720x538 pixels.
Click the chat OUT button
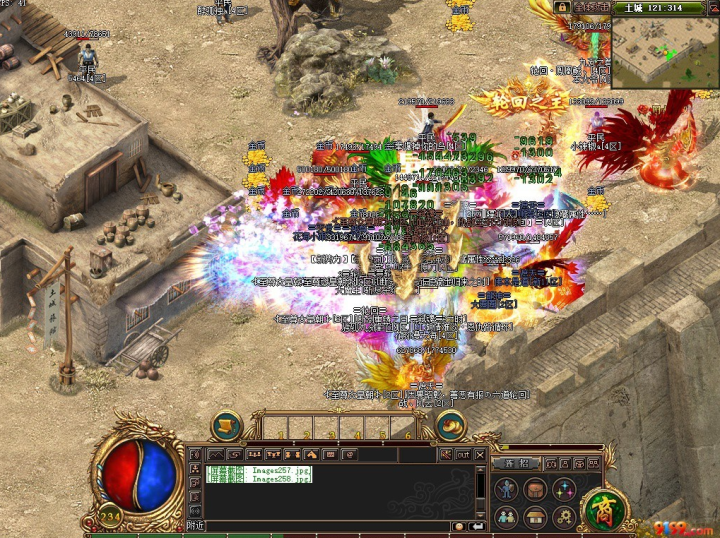click(463, 454)
